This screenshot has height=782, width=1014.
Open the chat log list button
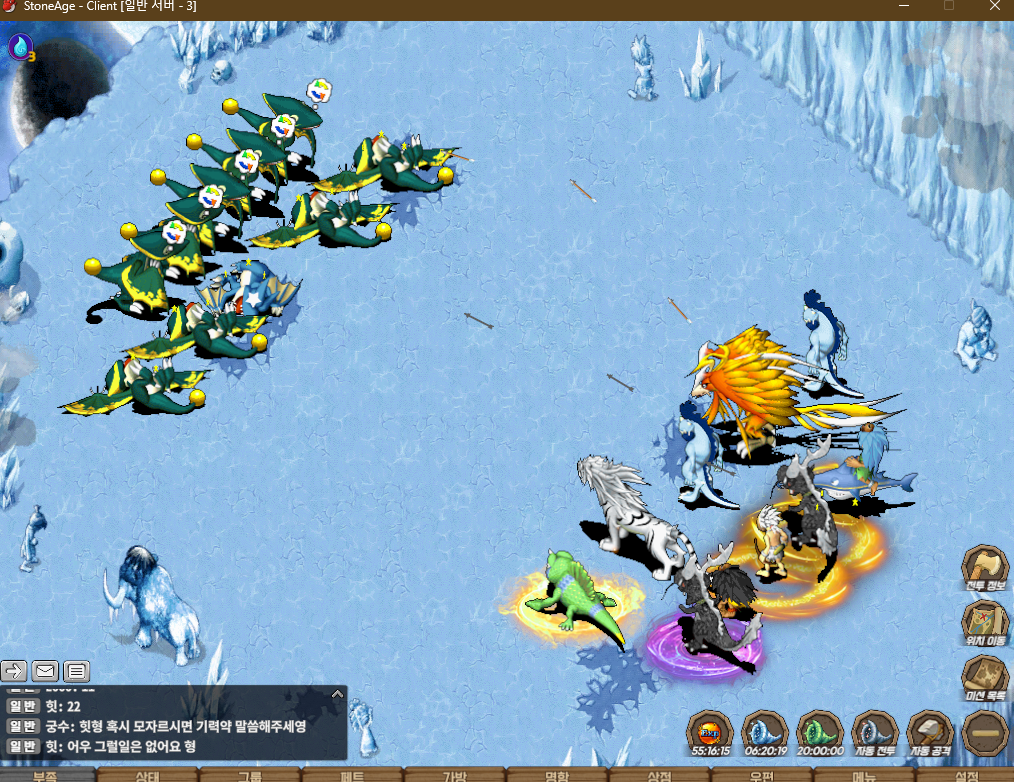coord(77,671)
